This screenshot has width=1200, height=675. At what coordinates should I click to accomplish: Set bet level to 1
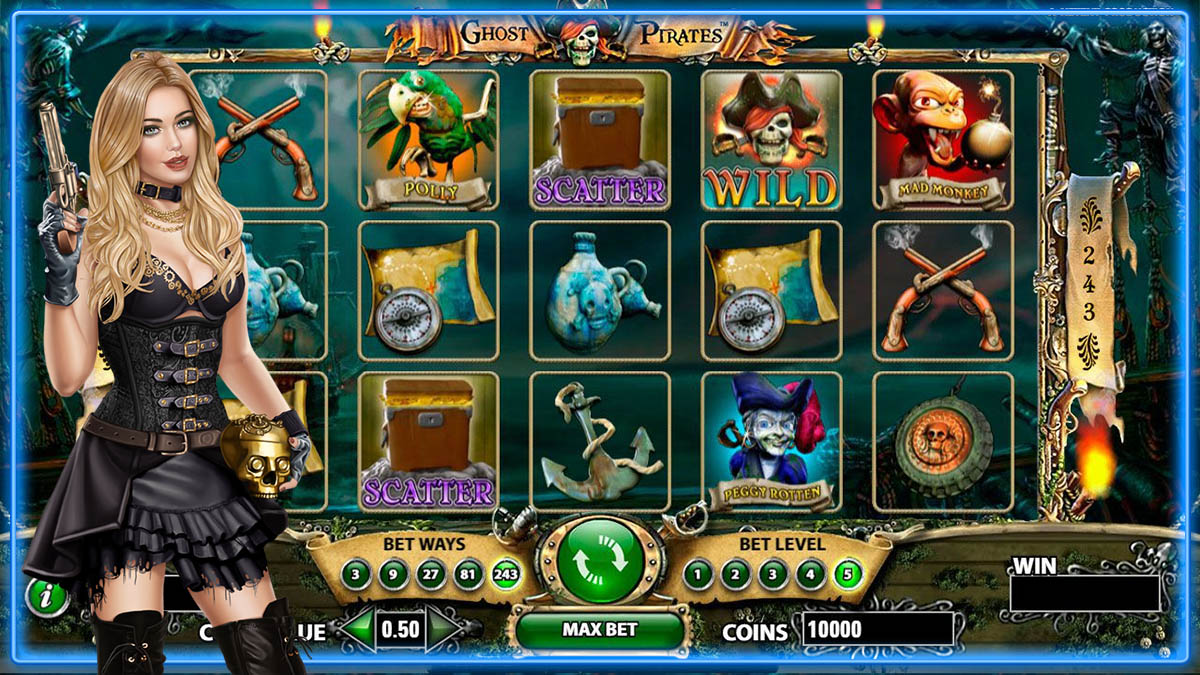point(699,574)
